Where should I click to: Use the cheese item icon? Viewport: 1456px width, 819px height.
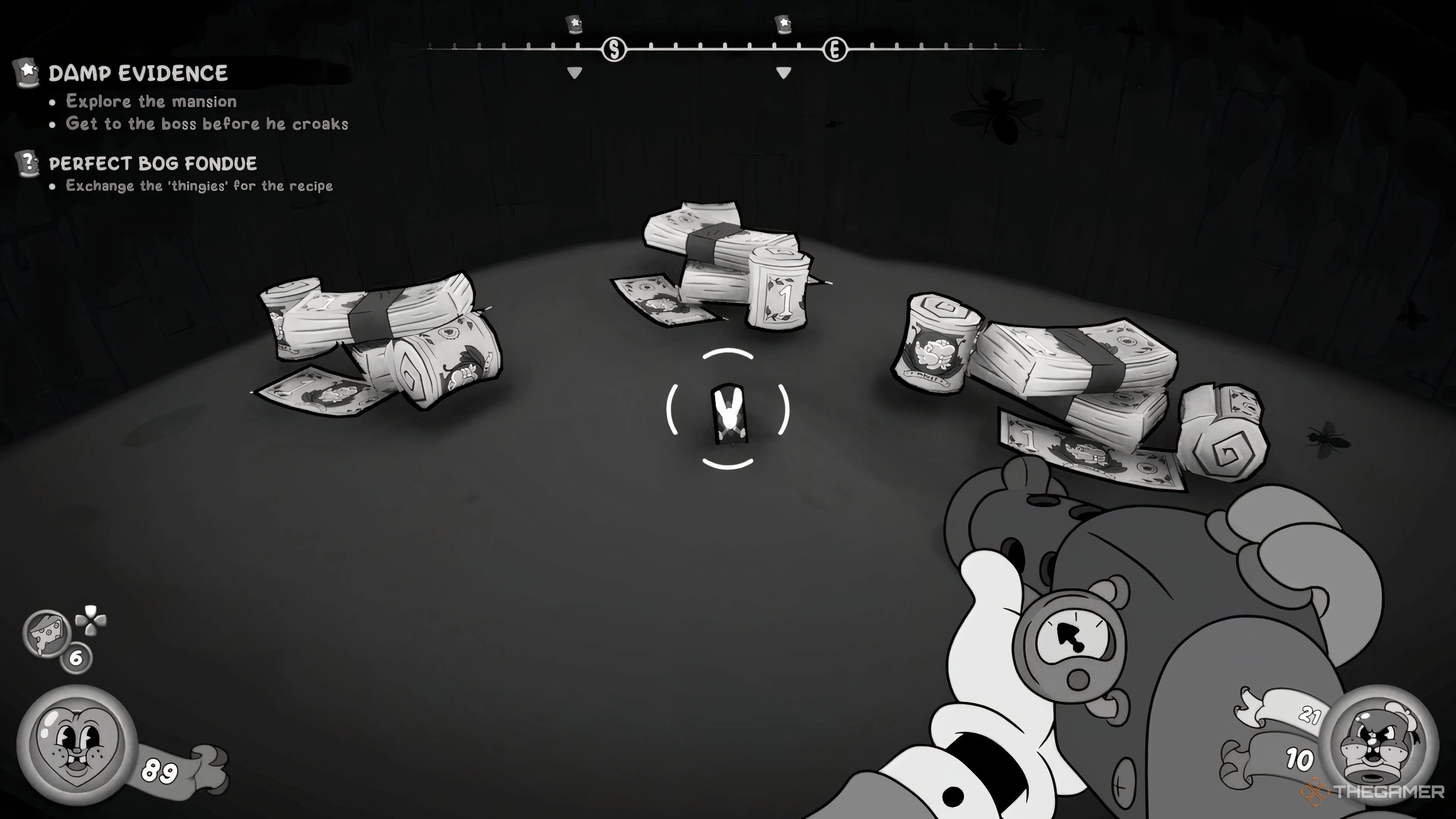point(46,633)
